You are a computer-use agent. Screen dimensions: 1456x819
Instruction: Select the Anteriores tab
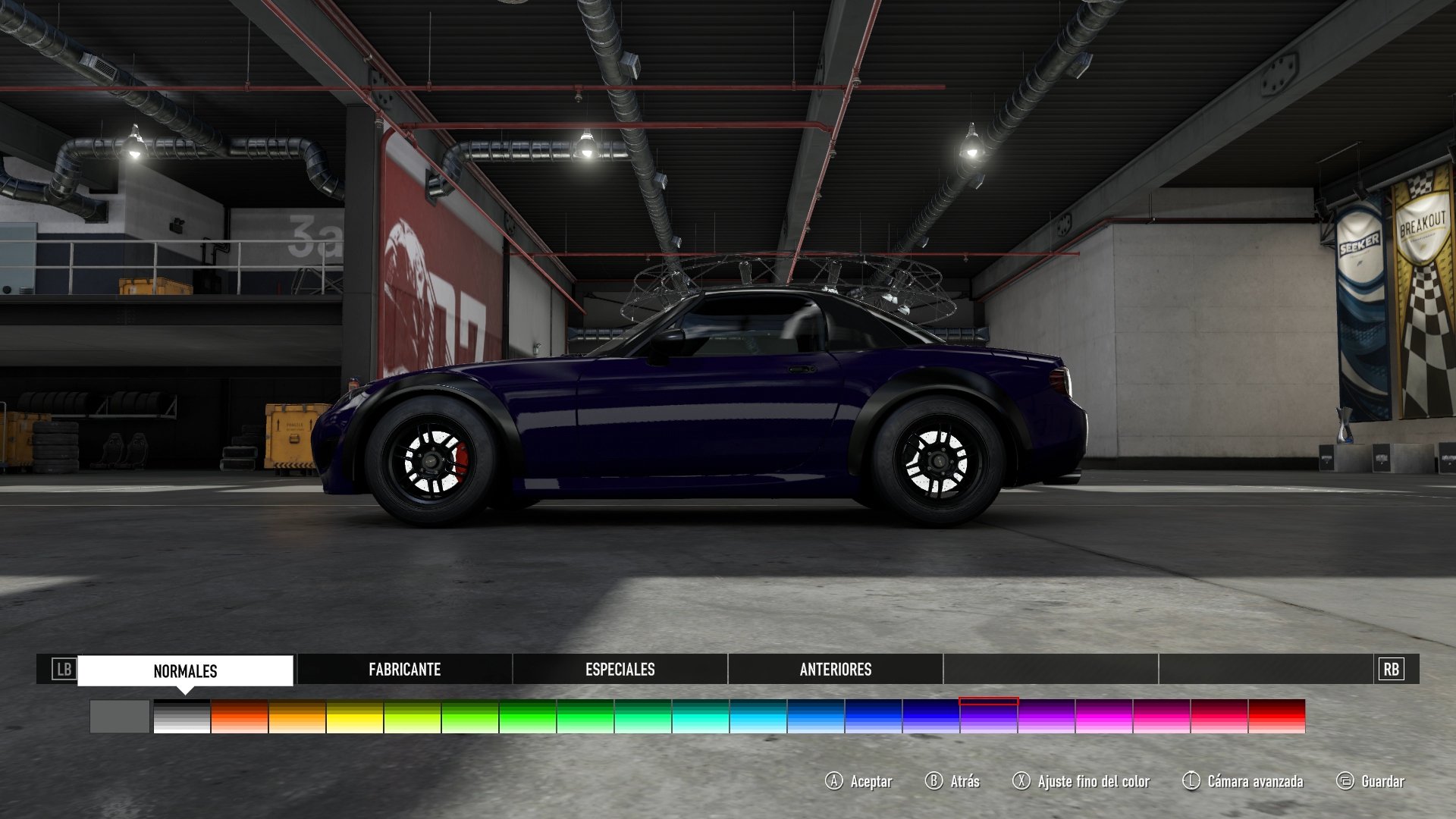(x=835, y=670)
